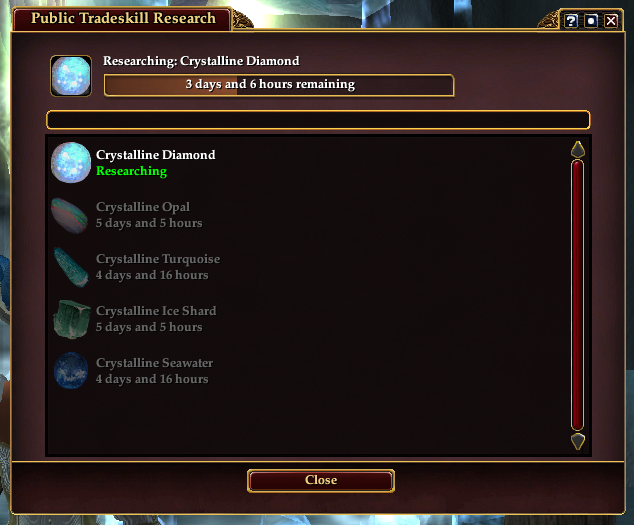Select the Crystalline Diamond research row

(x=155, y=162)
